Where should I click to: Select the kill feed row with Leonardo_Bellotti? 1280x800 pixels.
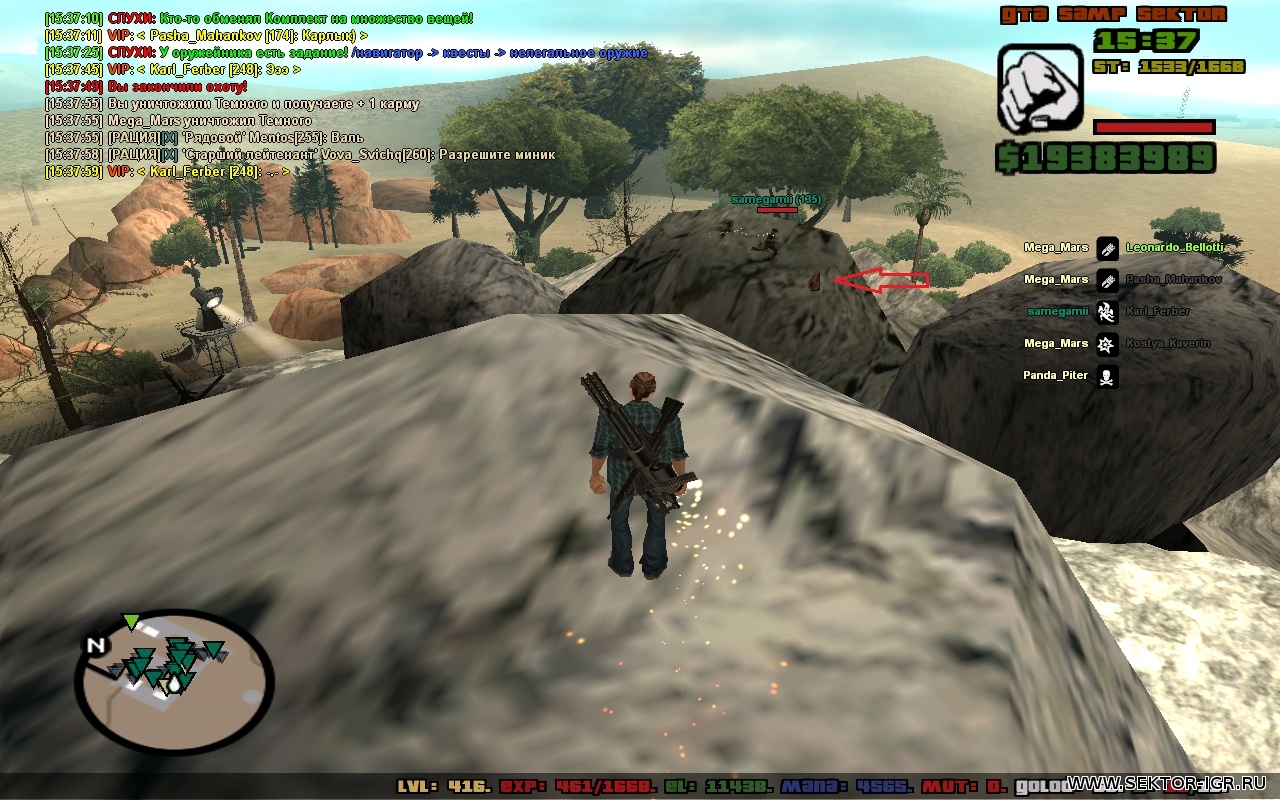[1122, 247]
